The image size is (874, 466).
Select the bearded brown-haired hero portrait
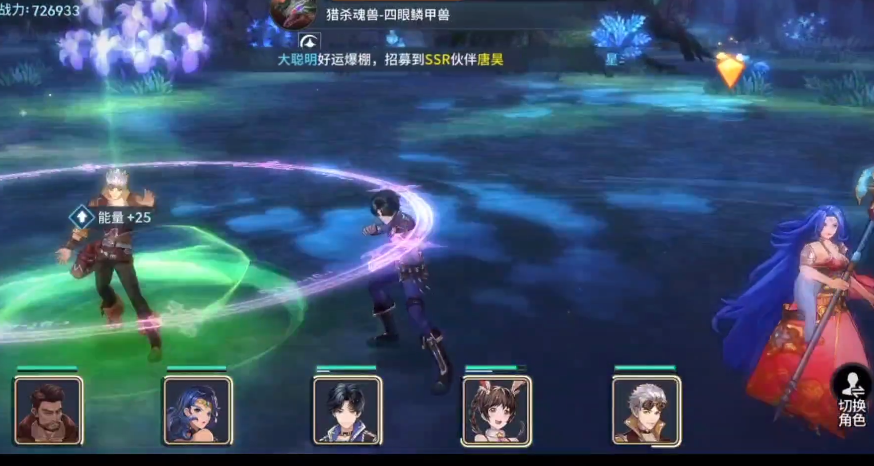(48, 410)
